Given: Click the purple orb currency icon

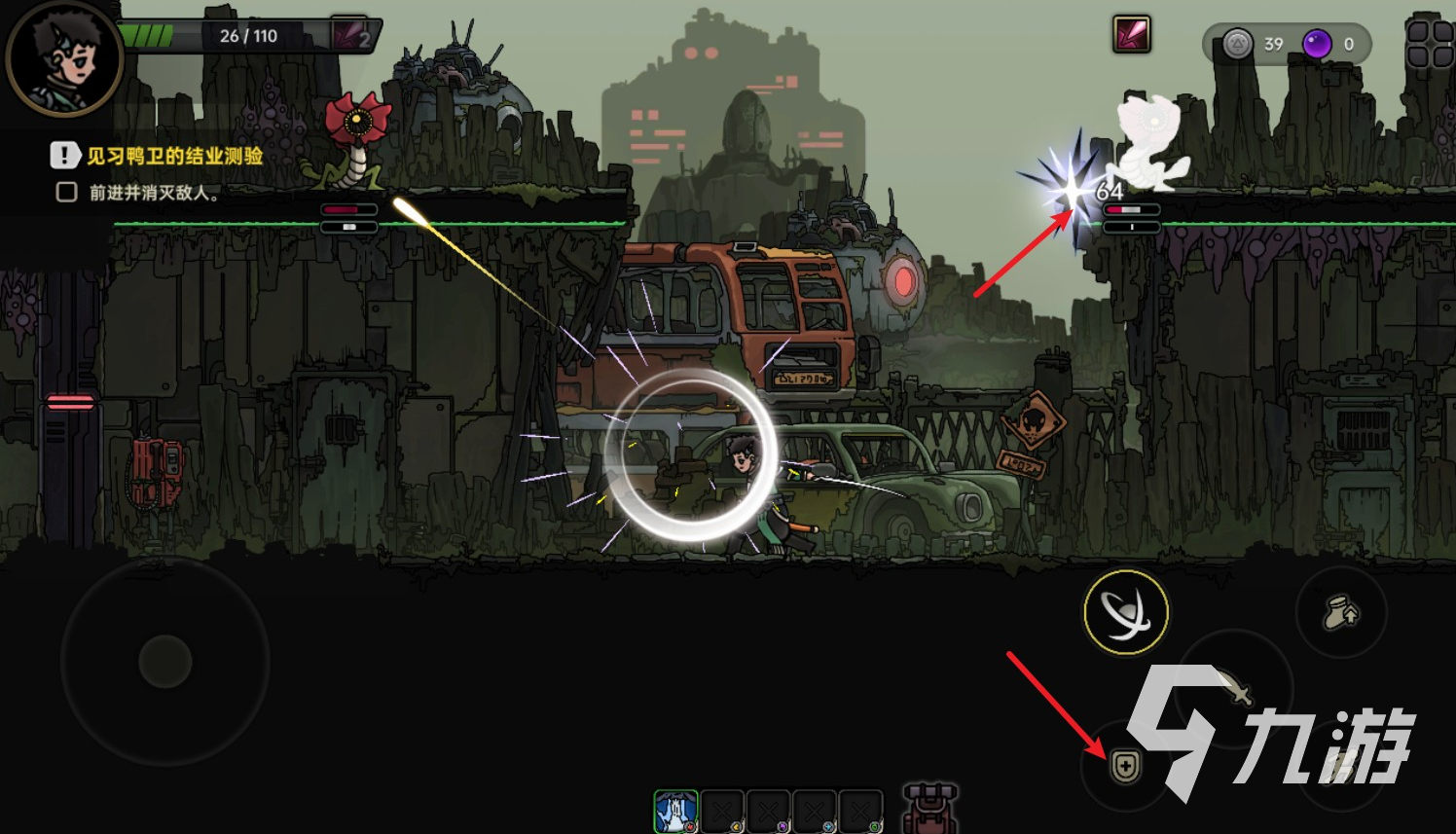Looking at the screenshot, I should click(x=1317, y=44).
